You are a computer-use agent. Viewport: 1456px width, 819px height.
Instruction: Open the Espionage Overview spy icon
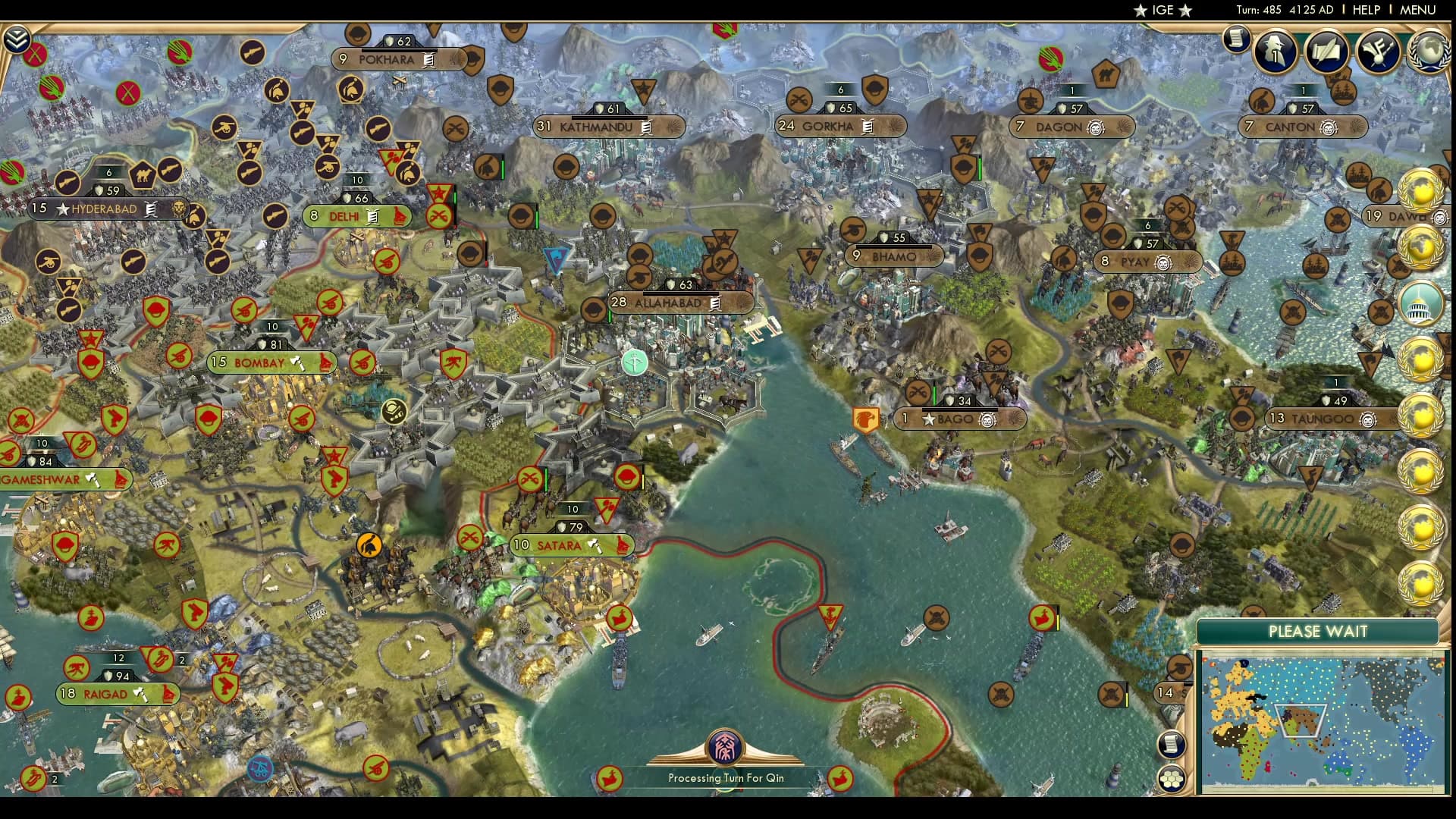1274,52
